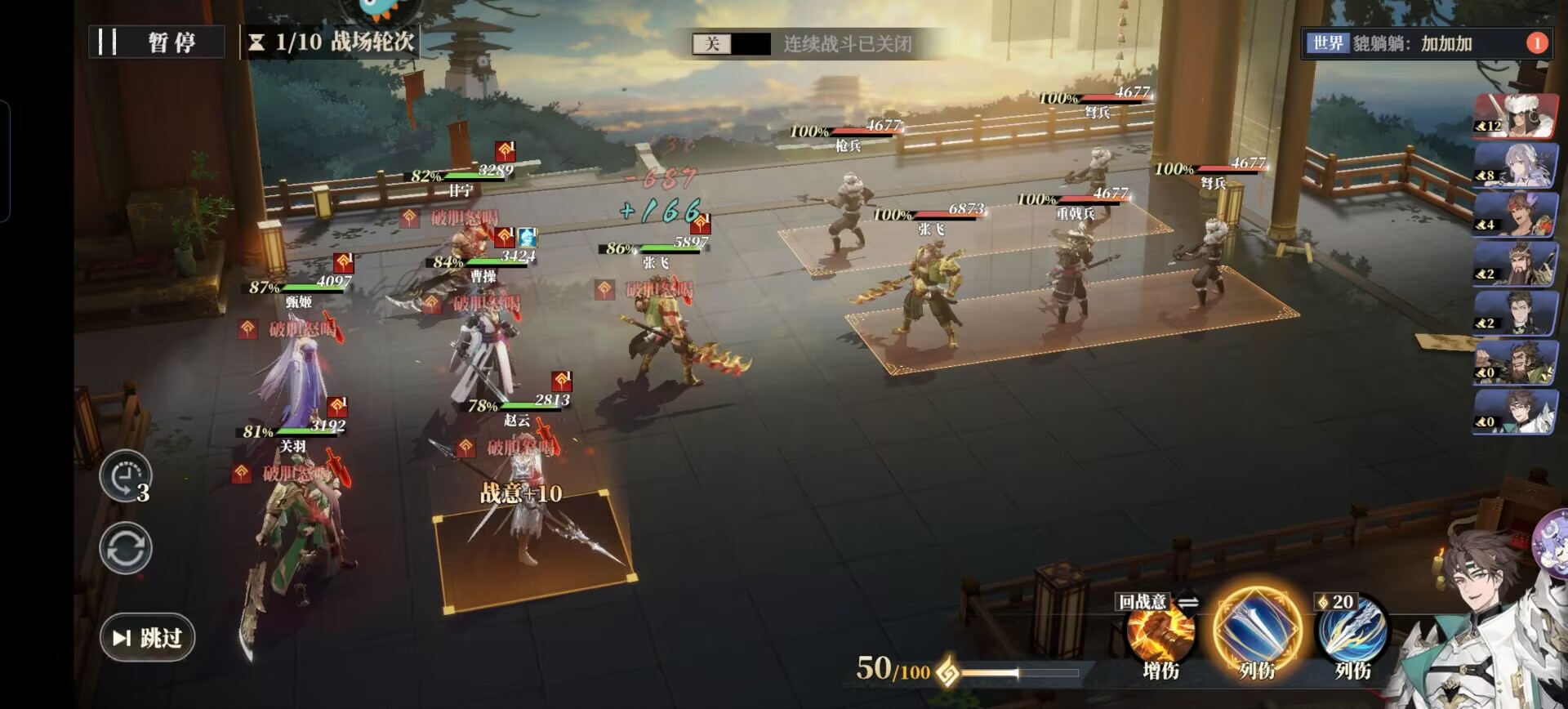Select the silver-haired portrait with speed 8
The height and width of the screenshot is (709, 1568).
pyautogui.click(x=1515, y=165)
